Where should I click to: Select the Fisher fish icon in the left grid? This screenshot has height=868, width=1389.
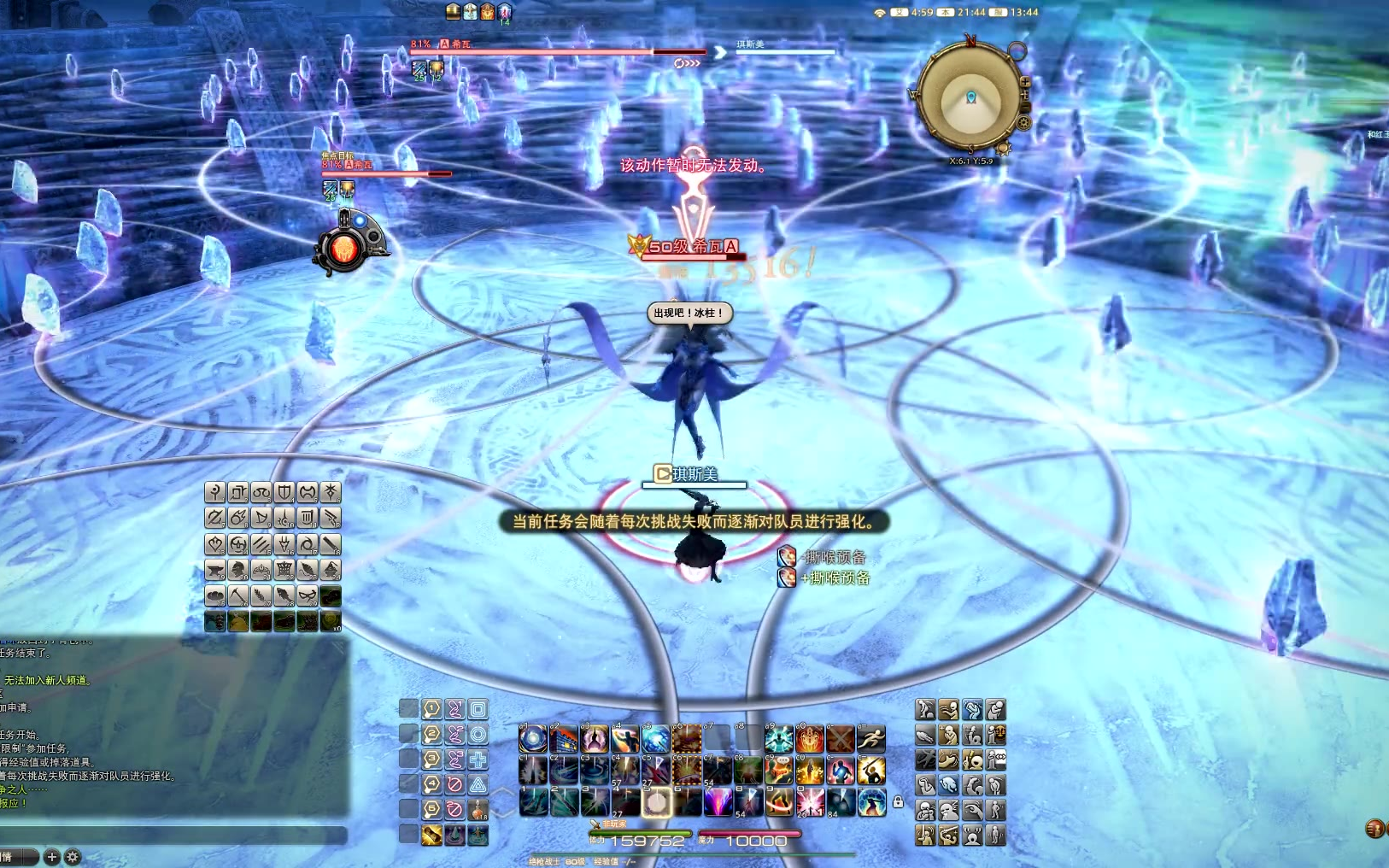pos(284,595)
